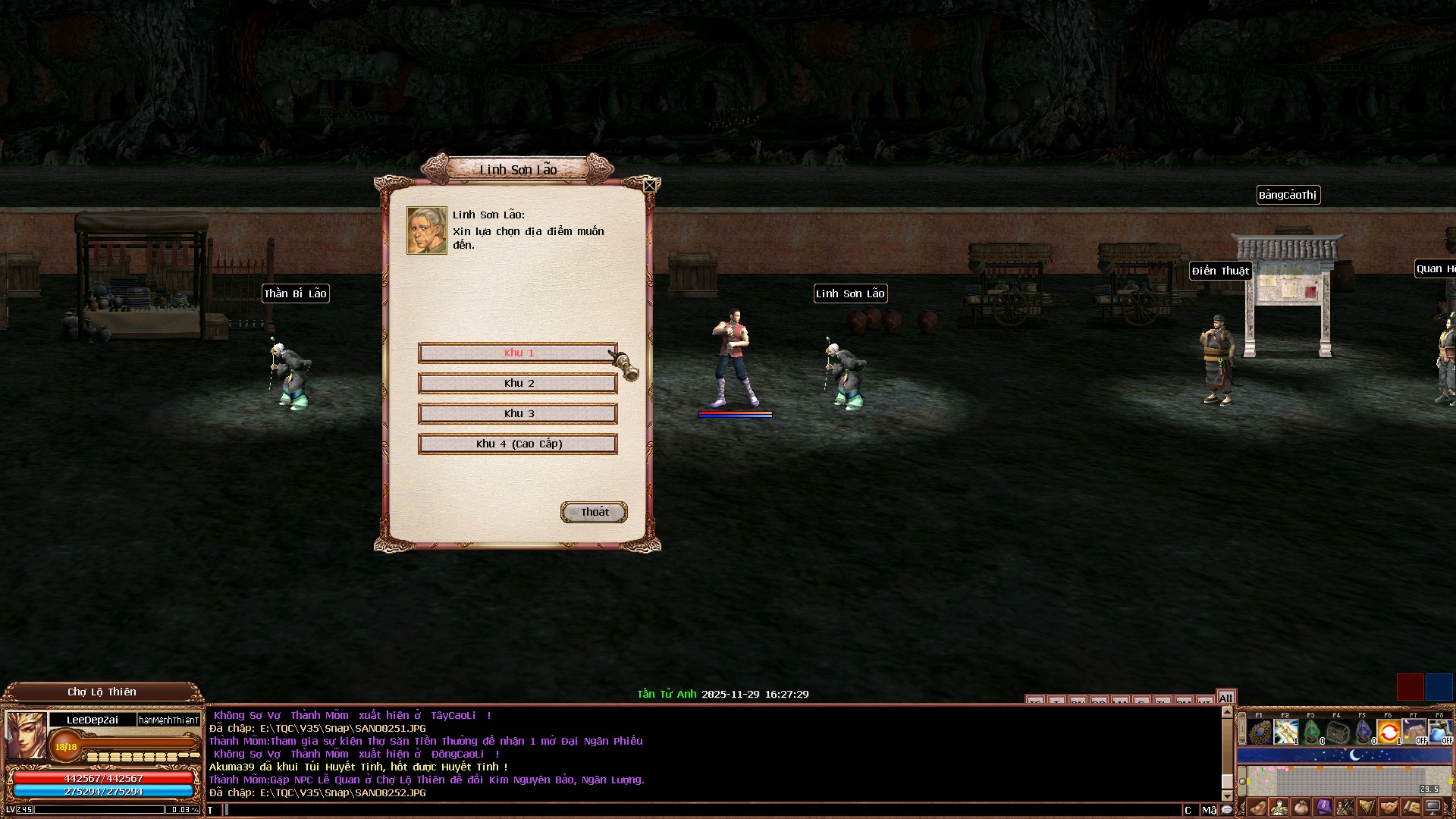
Task: Switch to the All chat tab
Action: click(x=1225, y=698)
